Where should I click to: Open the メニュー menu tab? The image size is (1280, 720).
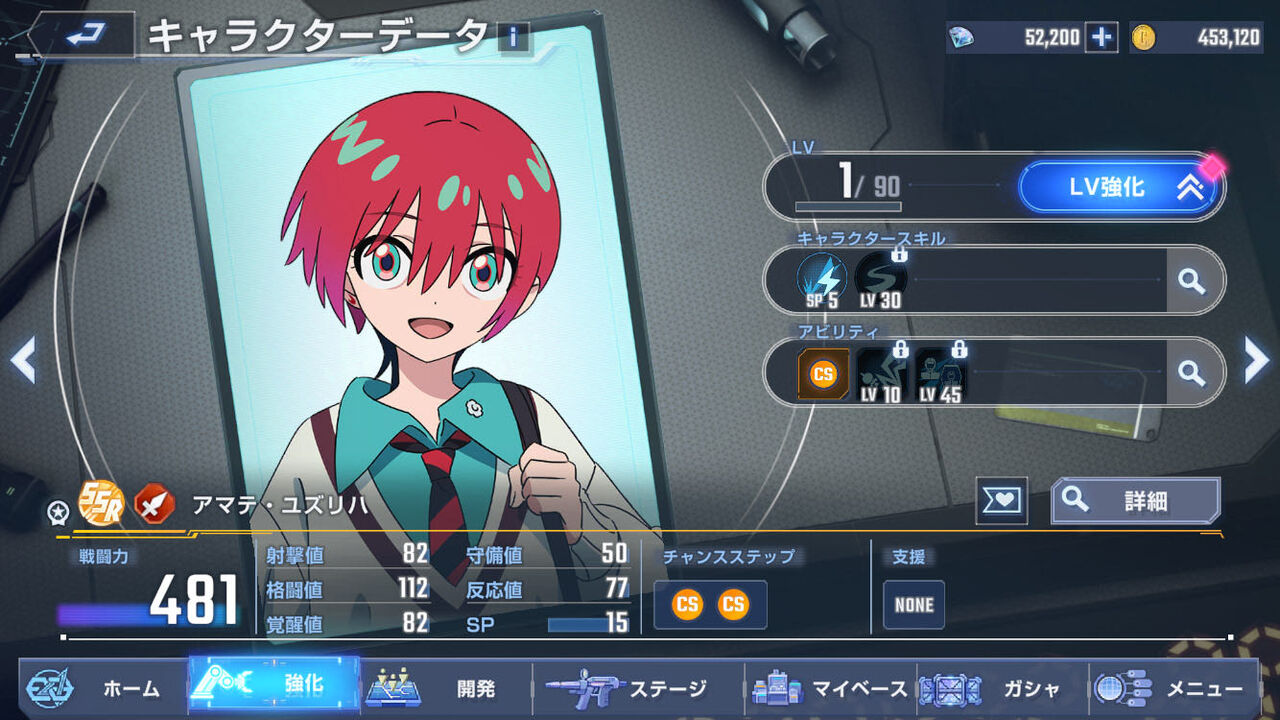tap(1172, 688)
